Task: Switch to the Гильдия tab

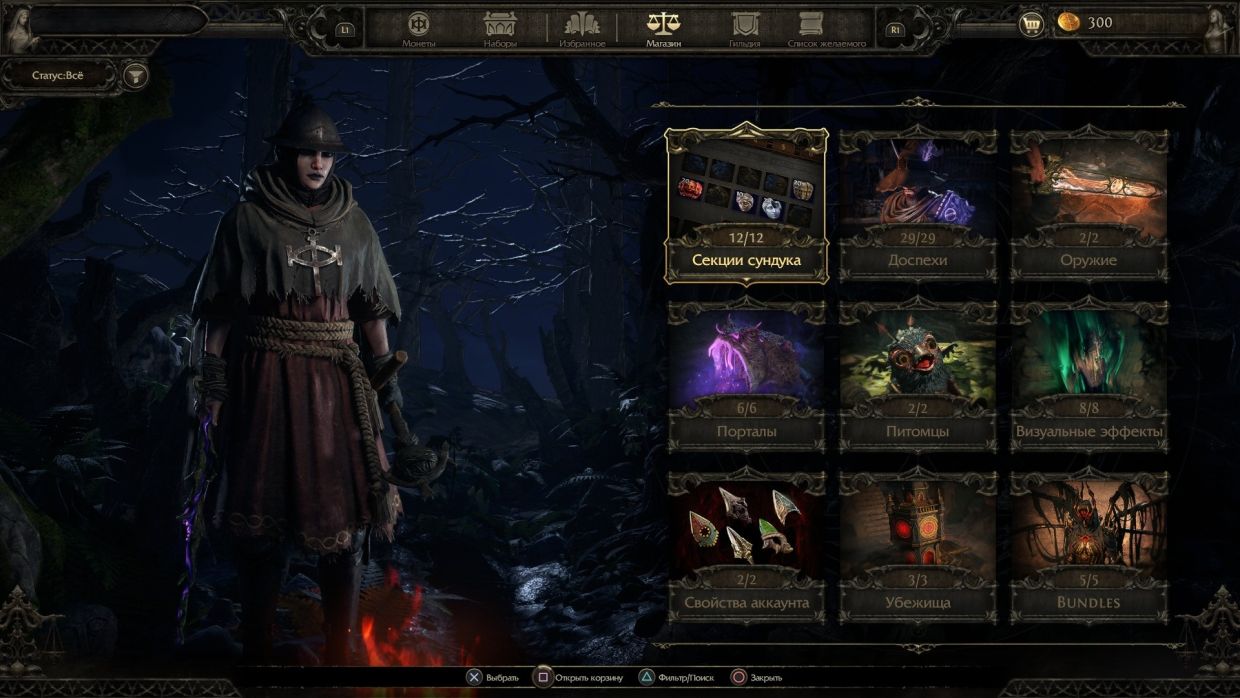Action: [x=745, y=29]
